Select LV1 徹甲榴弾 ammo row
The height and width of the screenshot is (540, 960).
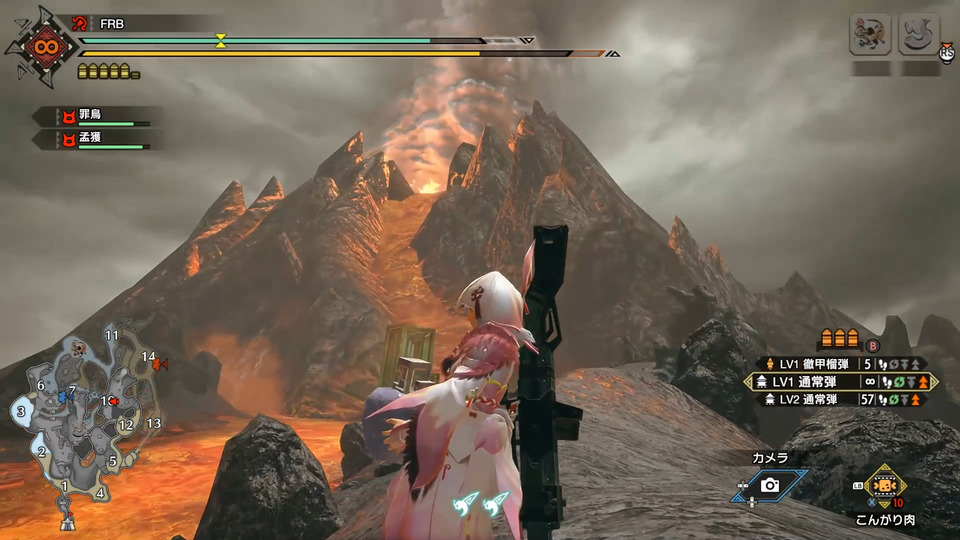click(x=839, y=364)
